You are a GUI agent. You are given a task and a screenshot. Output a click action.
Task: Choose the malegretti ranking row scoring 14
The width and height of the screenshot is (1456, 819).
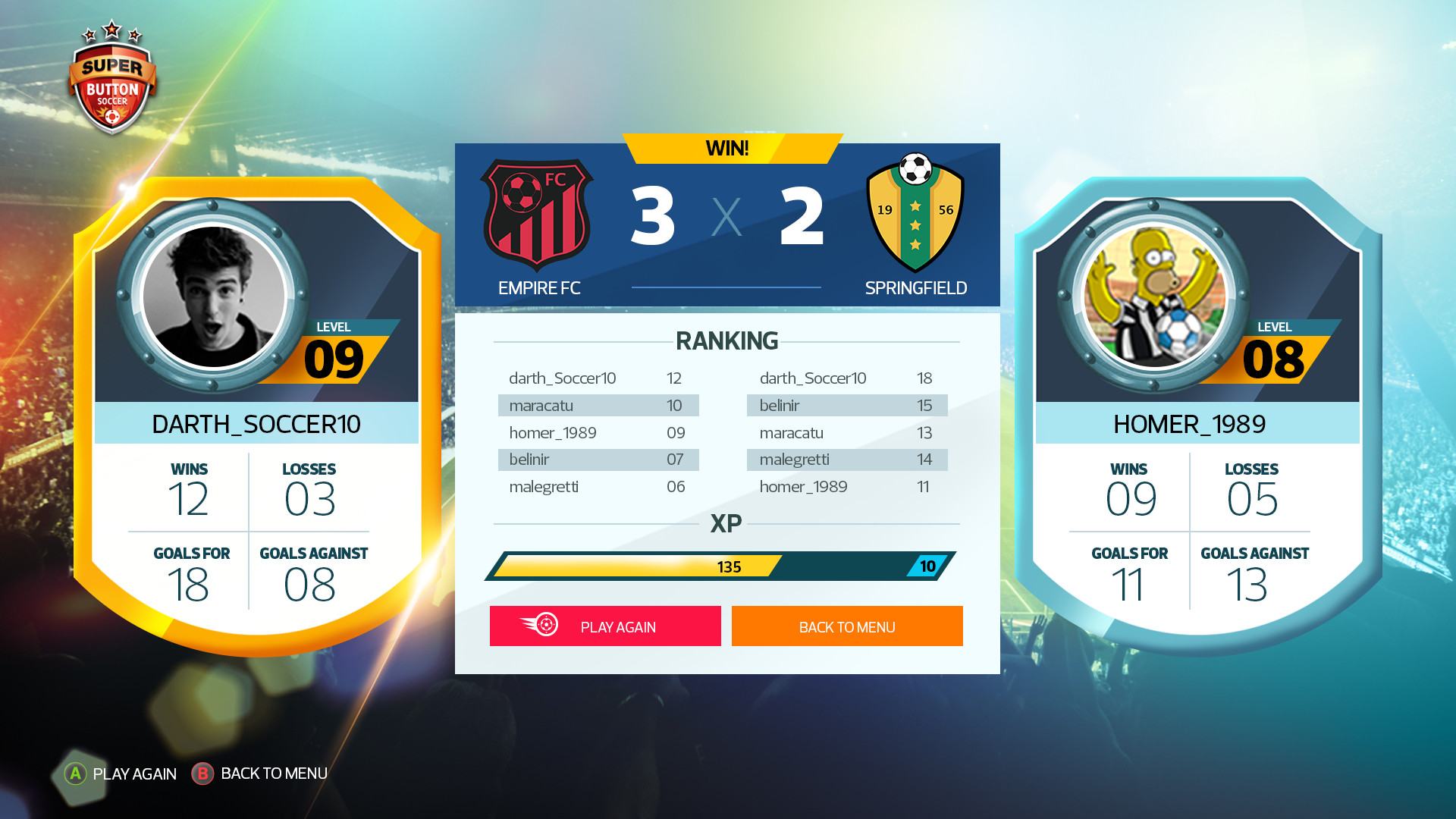(x=847, y=460)
